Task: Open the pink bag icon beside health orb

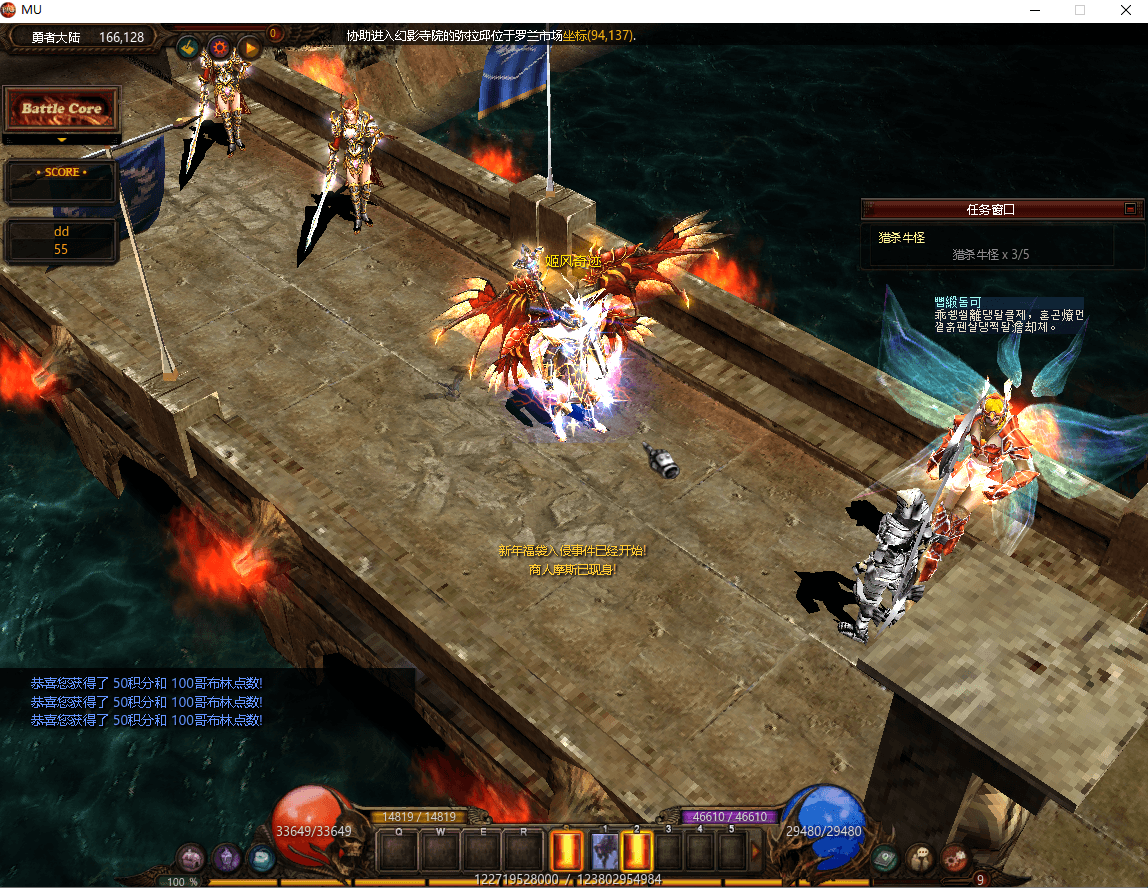Action: tap(191, 858)
